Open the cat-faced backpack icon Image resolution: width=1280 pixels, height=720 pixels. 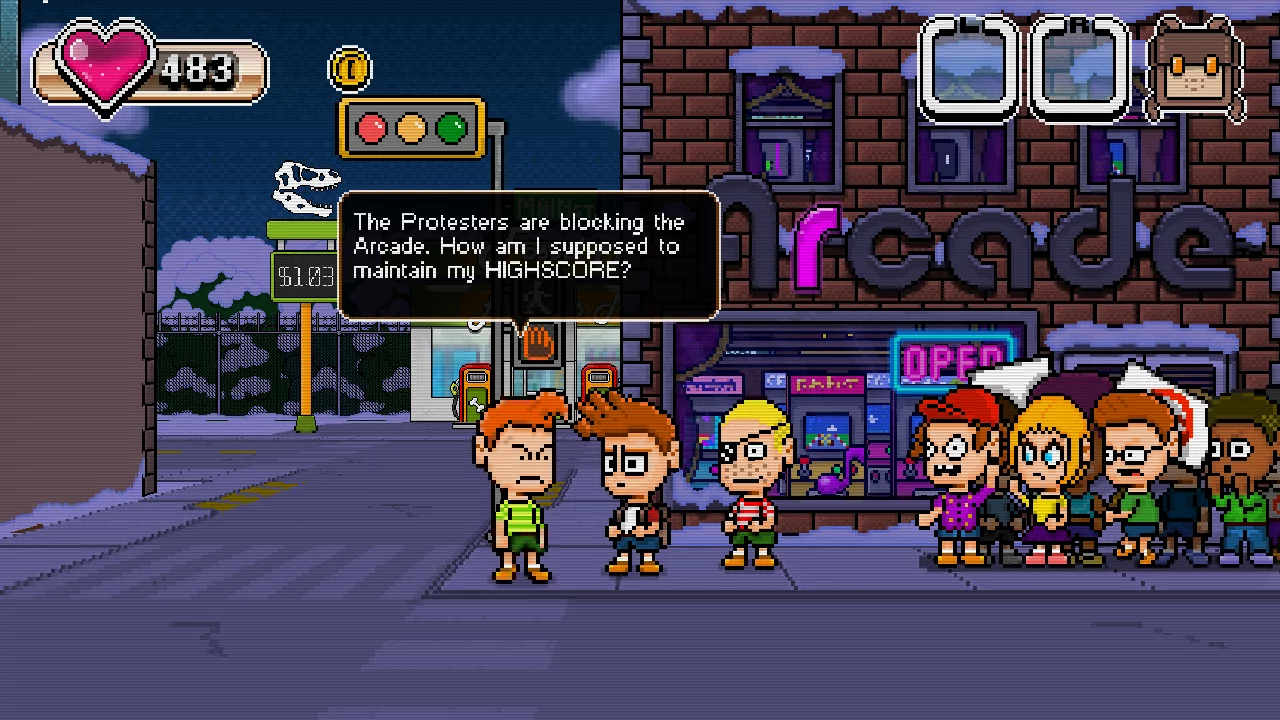tap(1196, 68)
